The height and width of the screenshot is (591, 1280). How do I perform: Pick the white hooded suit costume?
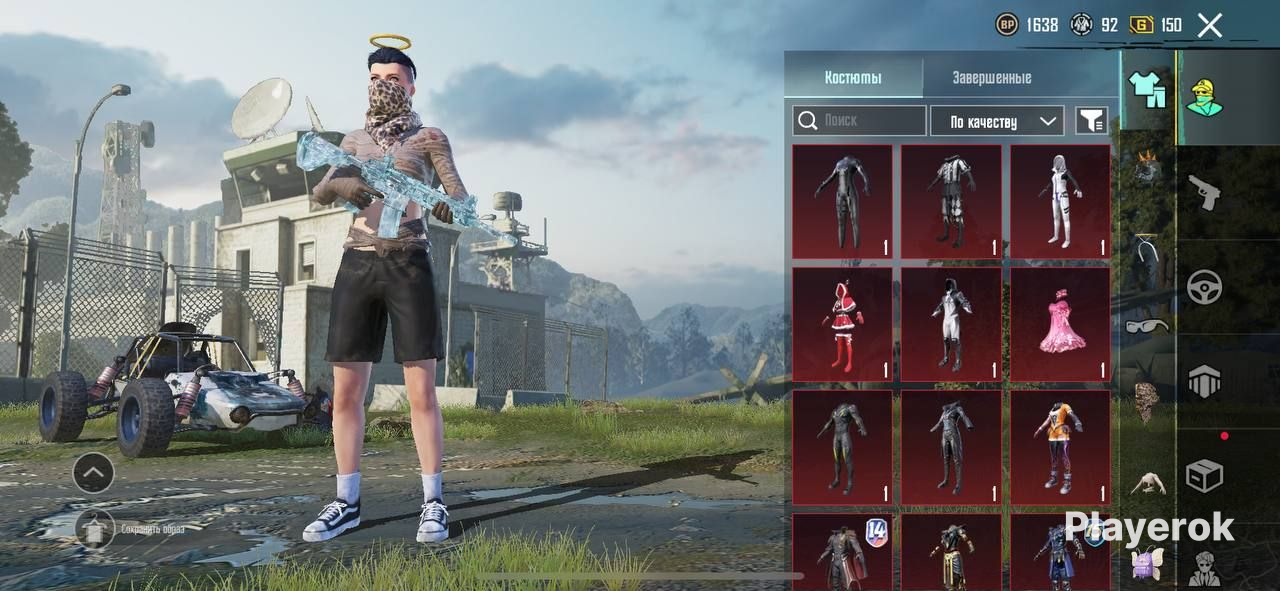[x=1060, y=201]
